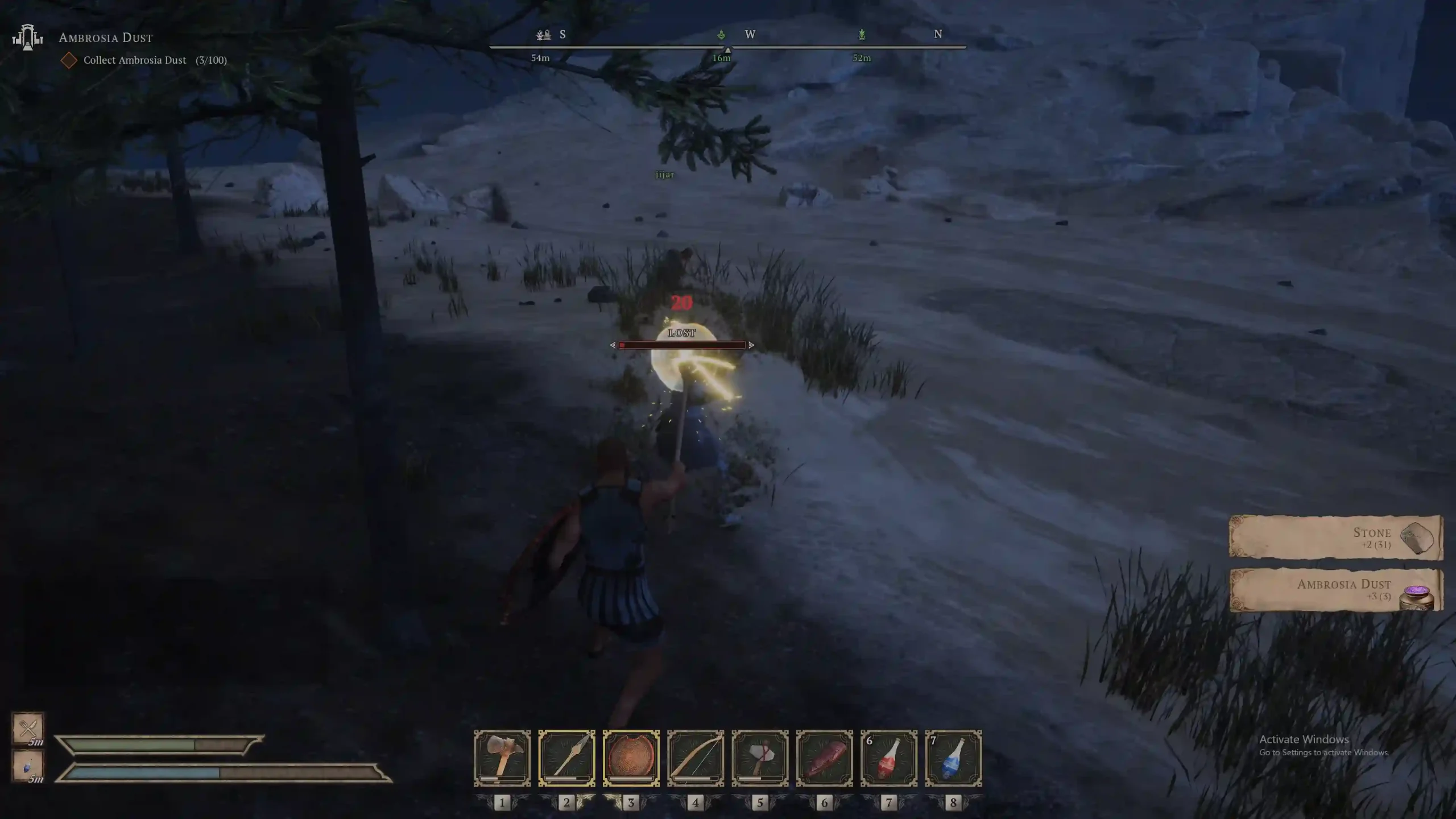Click the Stone pickup notification
Viewport: 1456px width, 819px height.
(1335, 537)
